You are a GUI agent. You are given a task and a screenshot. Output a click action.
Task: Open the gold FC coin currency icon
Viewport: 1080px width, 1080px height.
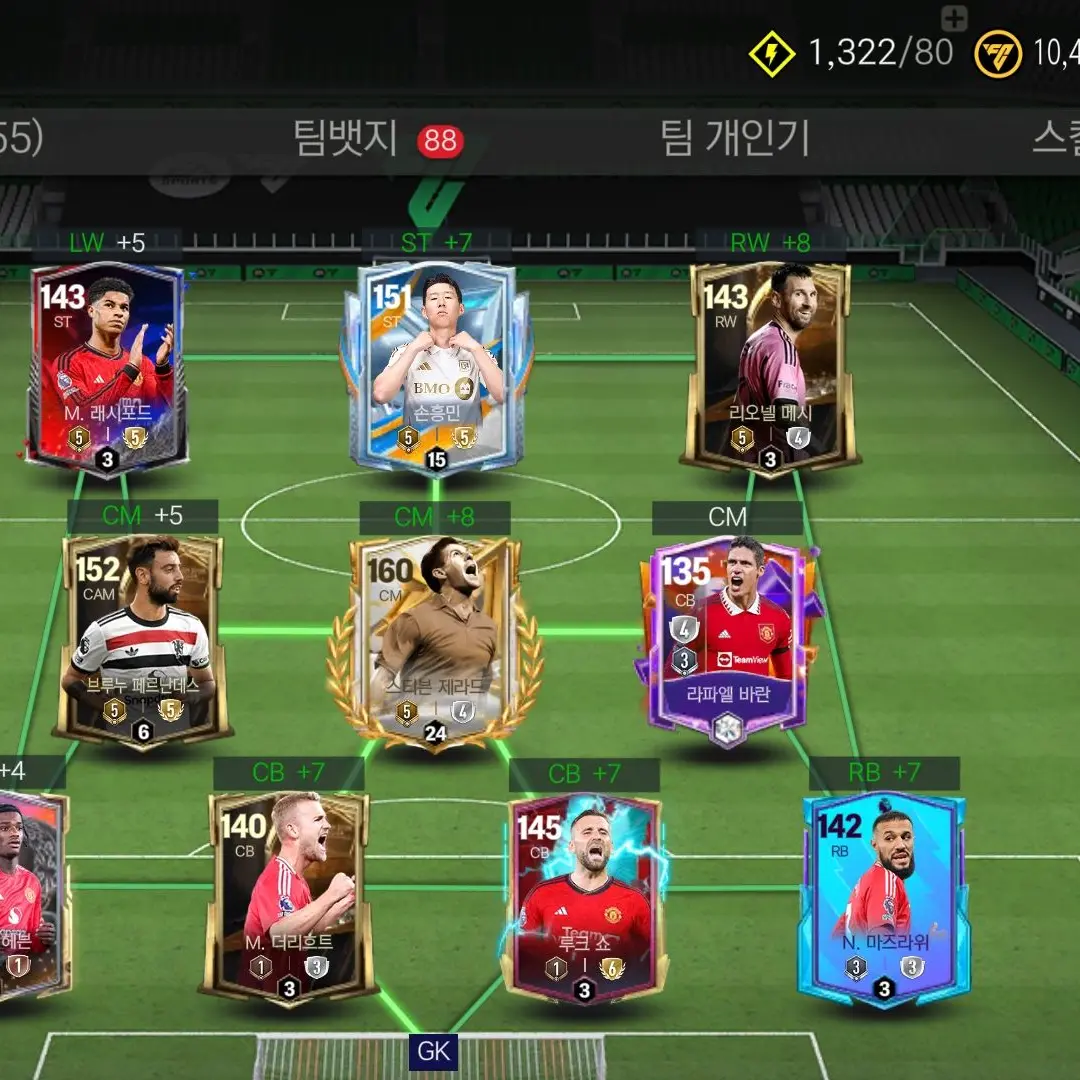point(998,53)
